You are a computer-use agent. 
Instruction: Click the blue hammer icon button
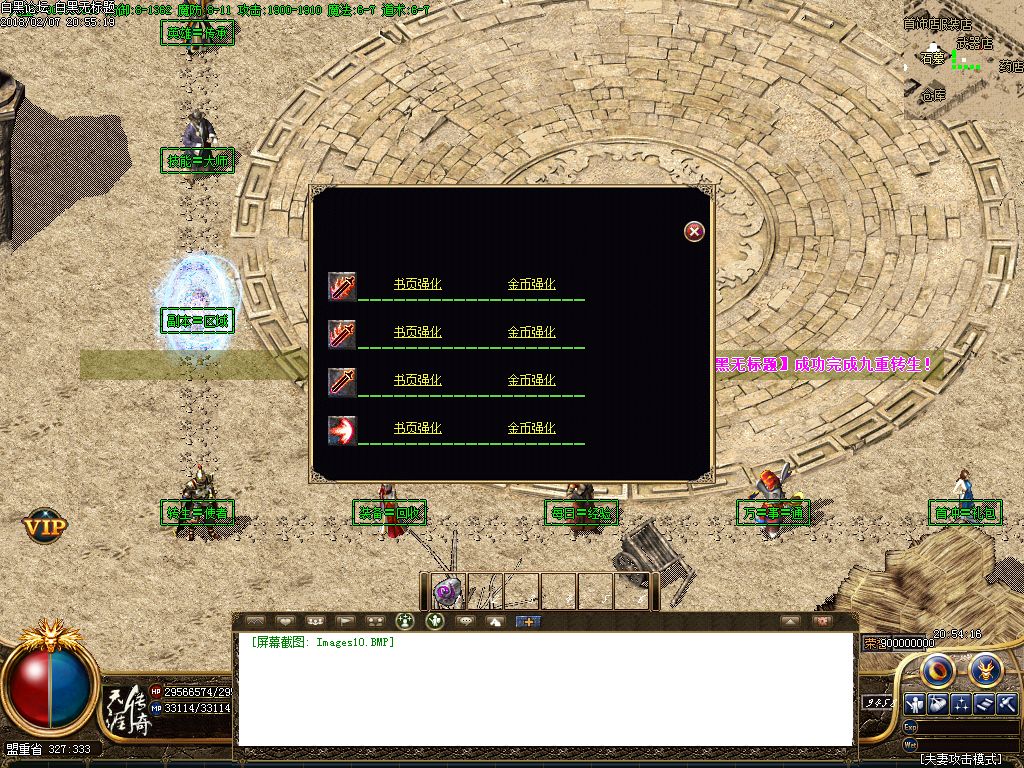coord(1007,703)
